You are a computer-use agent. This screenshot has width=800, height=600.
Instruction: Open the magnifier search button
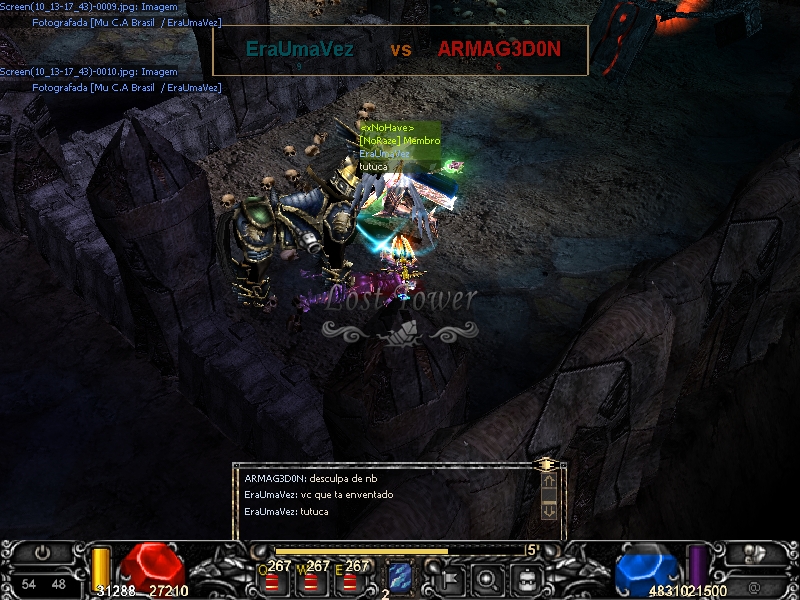pyautogui.click(x=487, y=577)
